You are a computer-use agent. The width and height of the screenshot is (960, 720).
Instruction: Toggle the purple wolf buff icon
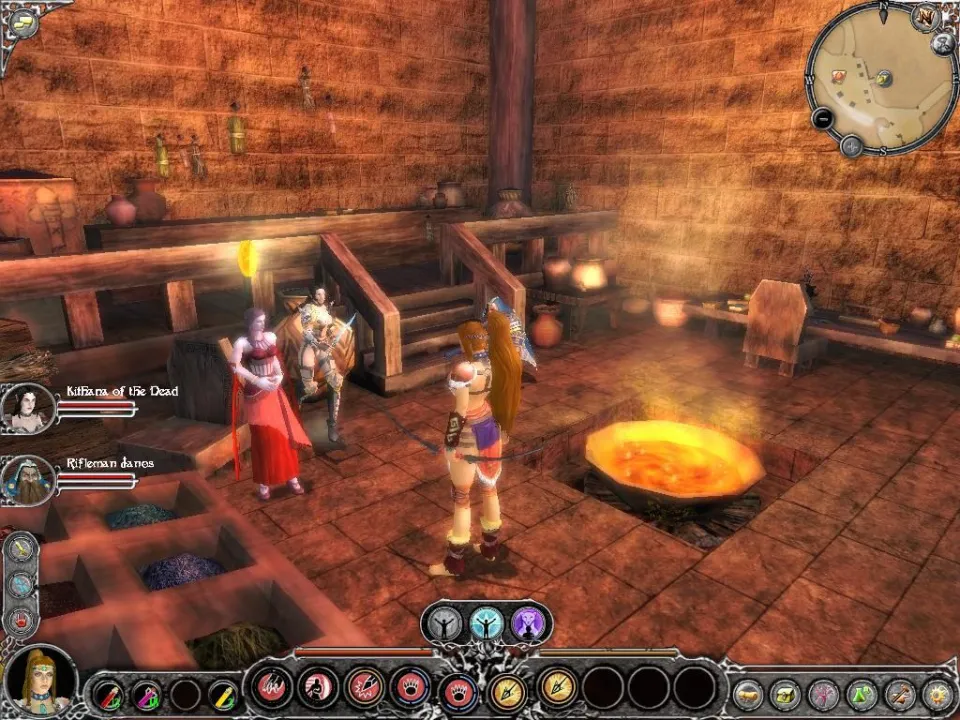click(528, 624)
